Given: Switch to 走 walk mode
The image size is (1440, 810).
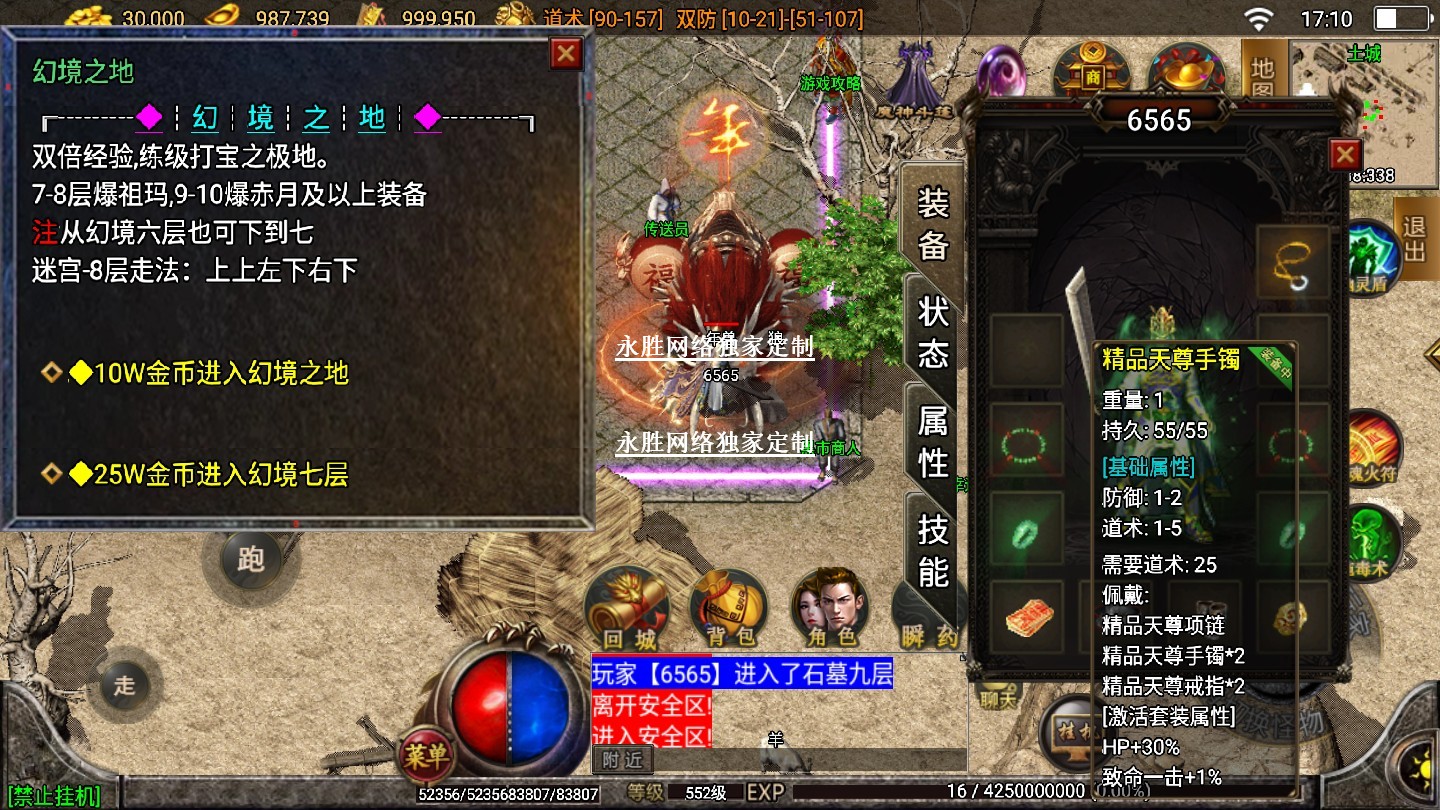Looking at the screenshot, I should (x=124, y=686).
